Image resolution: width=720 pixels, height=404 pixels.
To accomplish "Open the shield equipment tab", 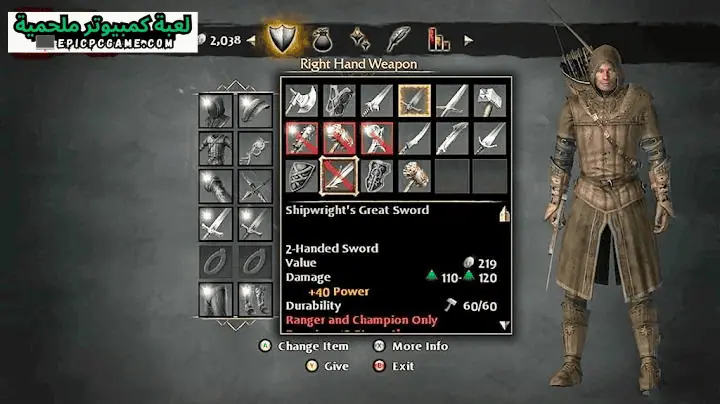I will coord(285,40).
